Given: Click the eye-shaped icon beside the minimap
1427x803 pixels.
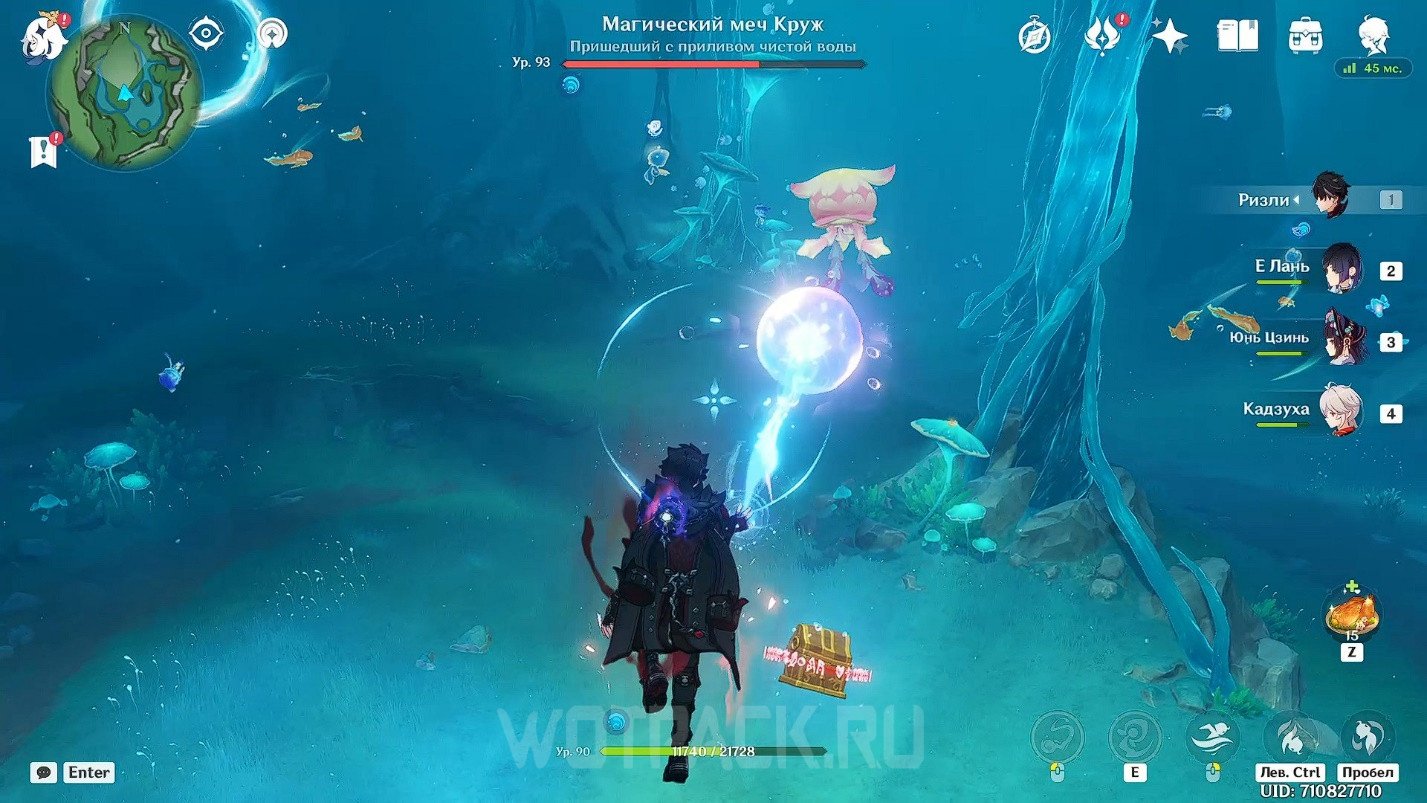Looking at the screenshot, I should tap(205, 34).
